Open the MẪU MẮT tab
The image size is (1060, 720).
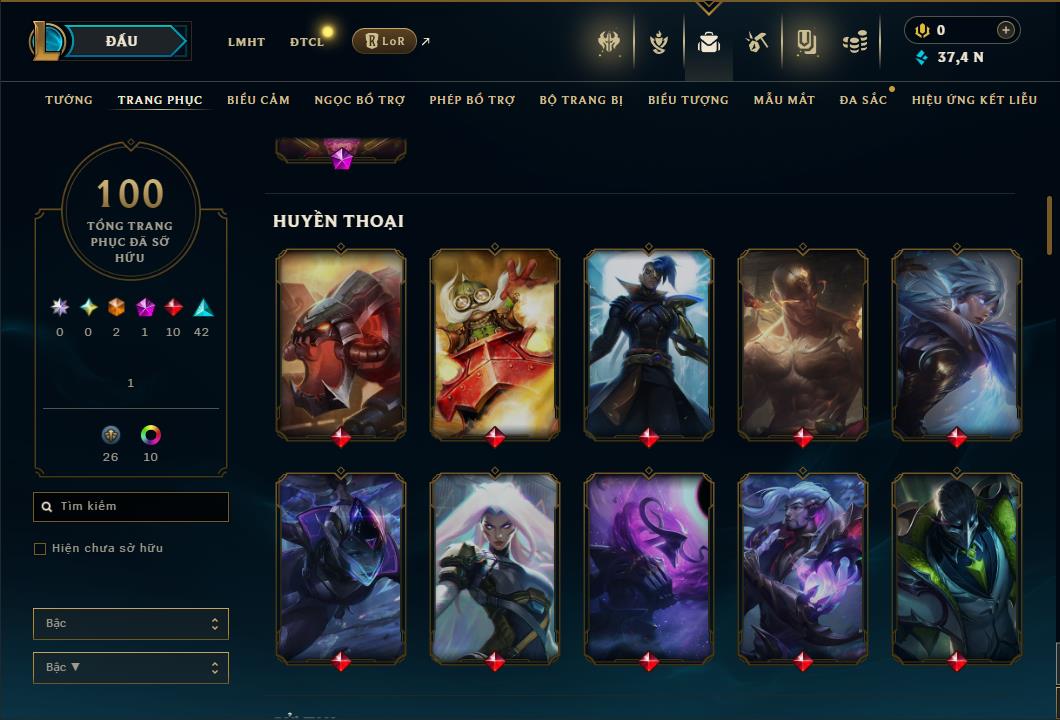pyautogui.click(x=784, y=100)
